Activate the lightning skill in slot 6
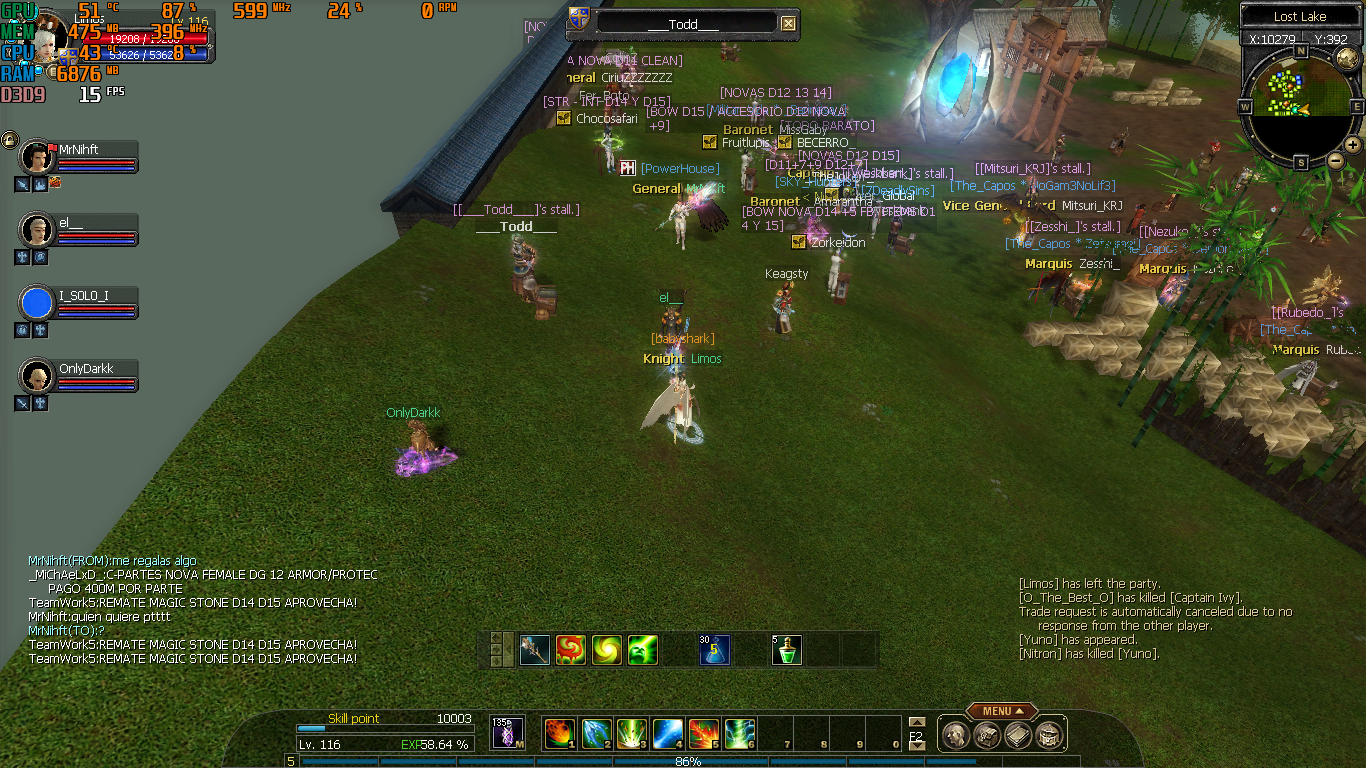This screenshot has width=1366, height=768. (x=740, y=734)
